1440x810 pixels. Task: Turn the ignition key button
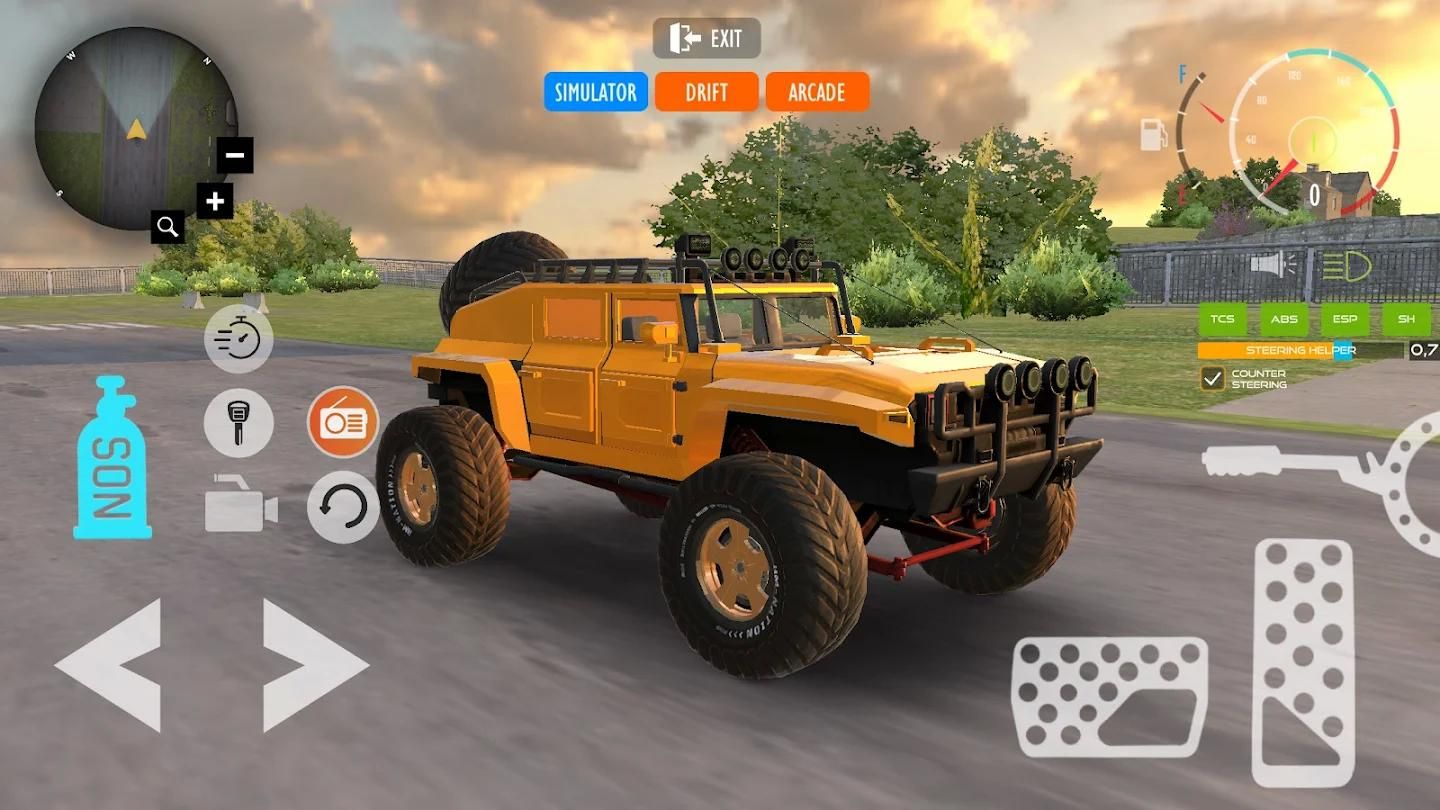coord(239,423)
